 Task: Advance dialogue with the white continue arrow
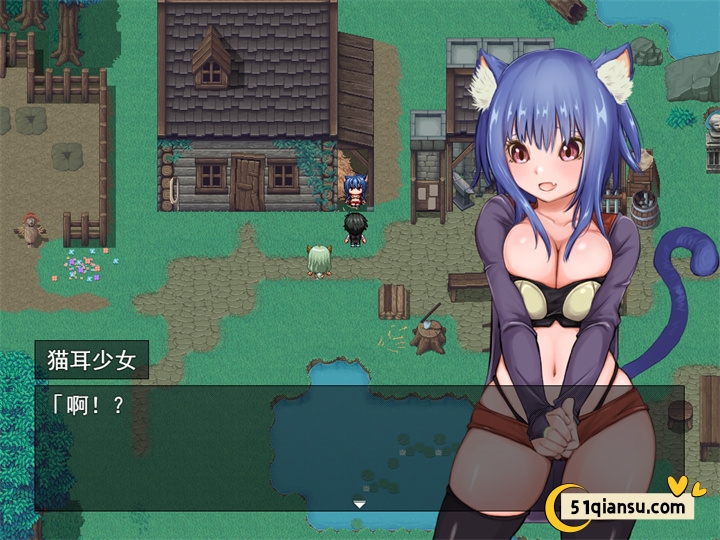click(359, 504)
